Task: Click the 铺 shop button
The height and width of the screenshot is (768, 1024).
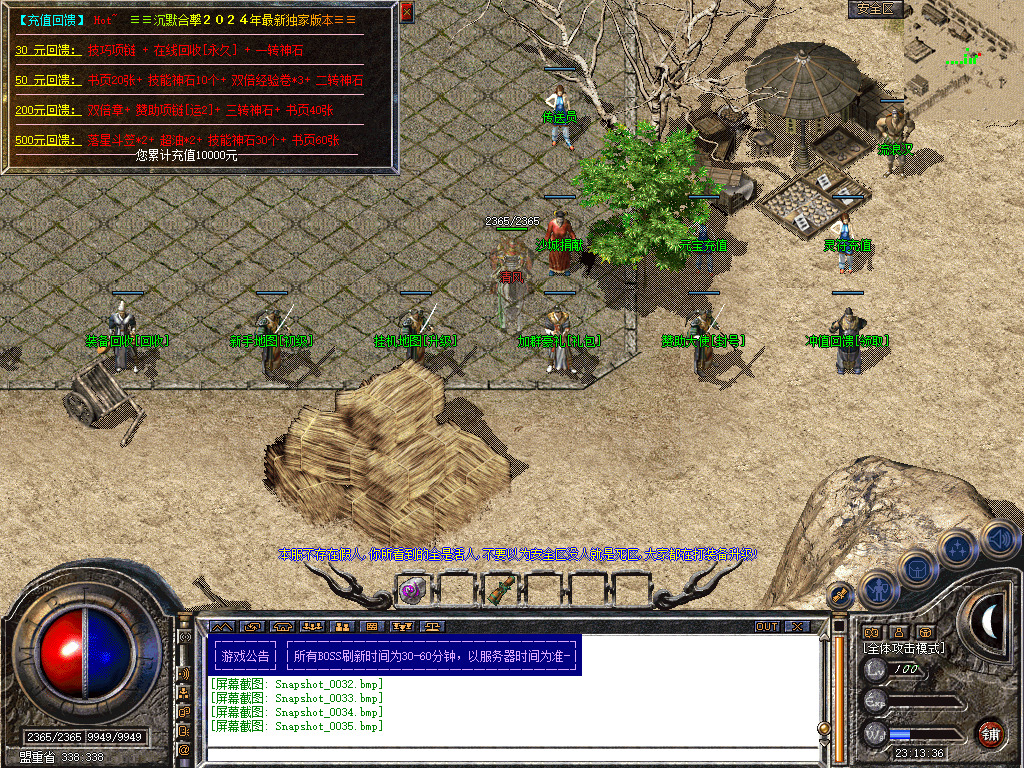Action: [x=990, y=733]
